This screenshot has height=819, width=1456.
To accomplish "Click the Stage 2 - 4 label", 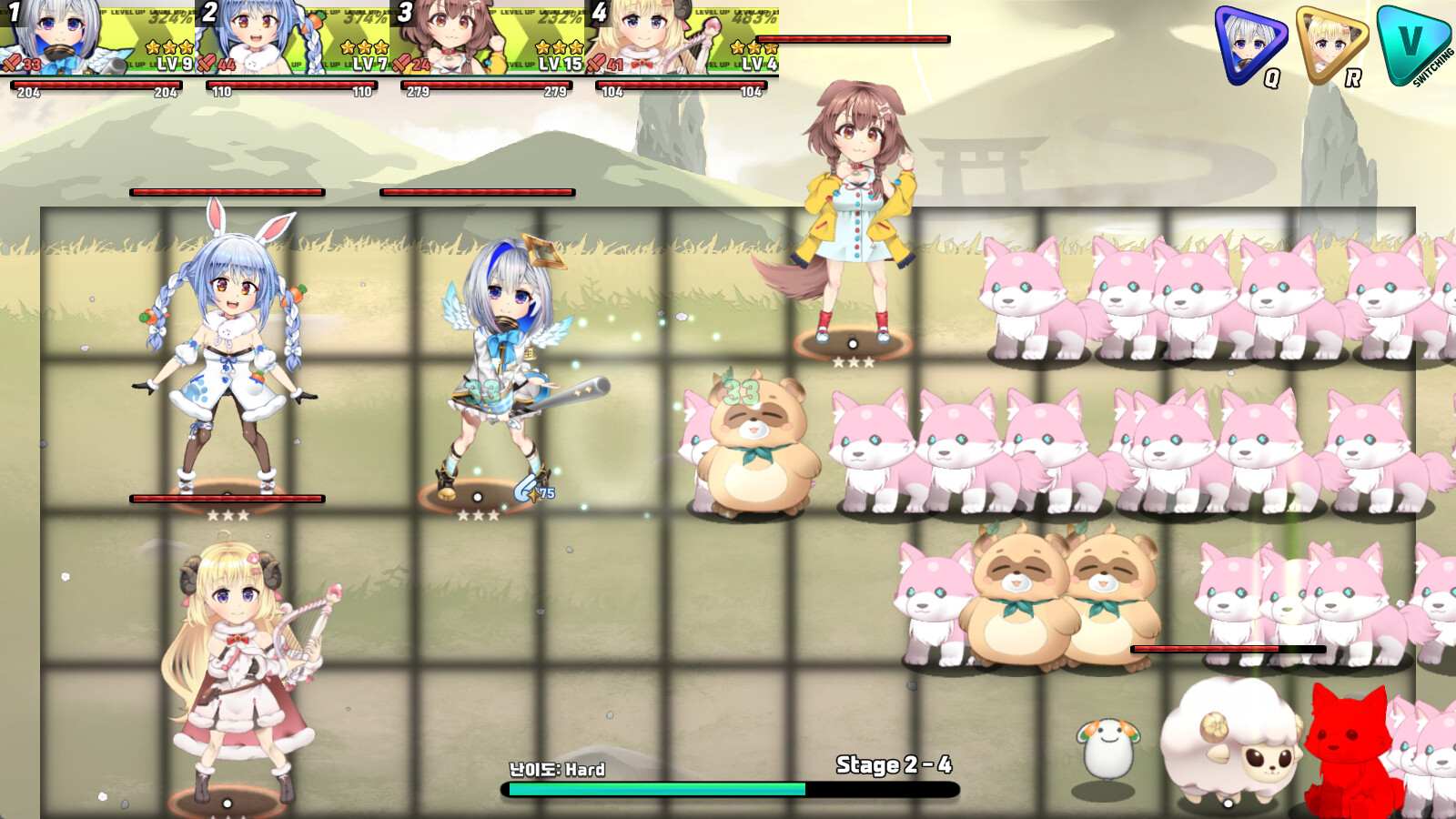I will coord(895,767).
